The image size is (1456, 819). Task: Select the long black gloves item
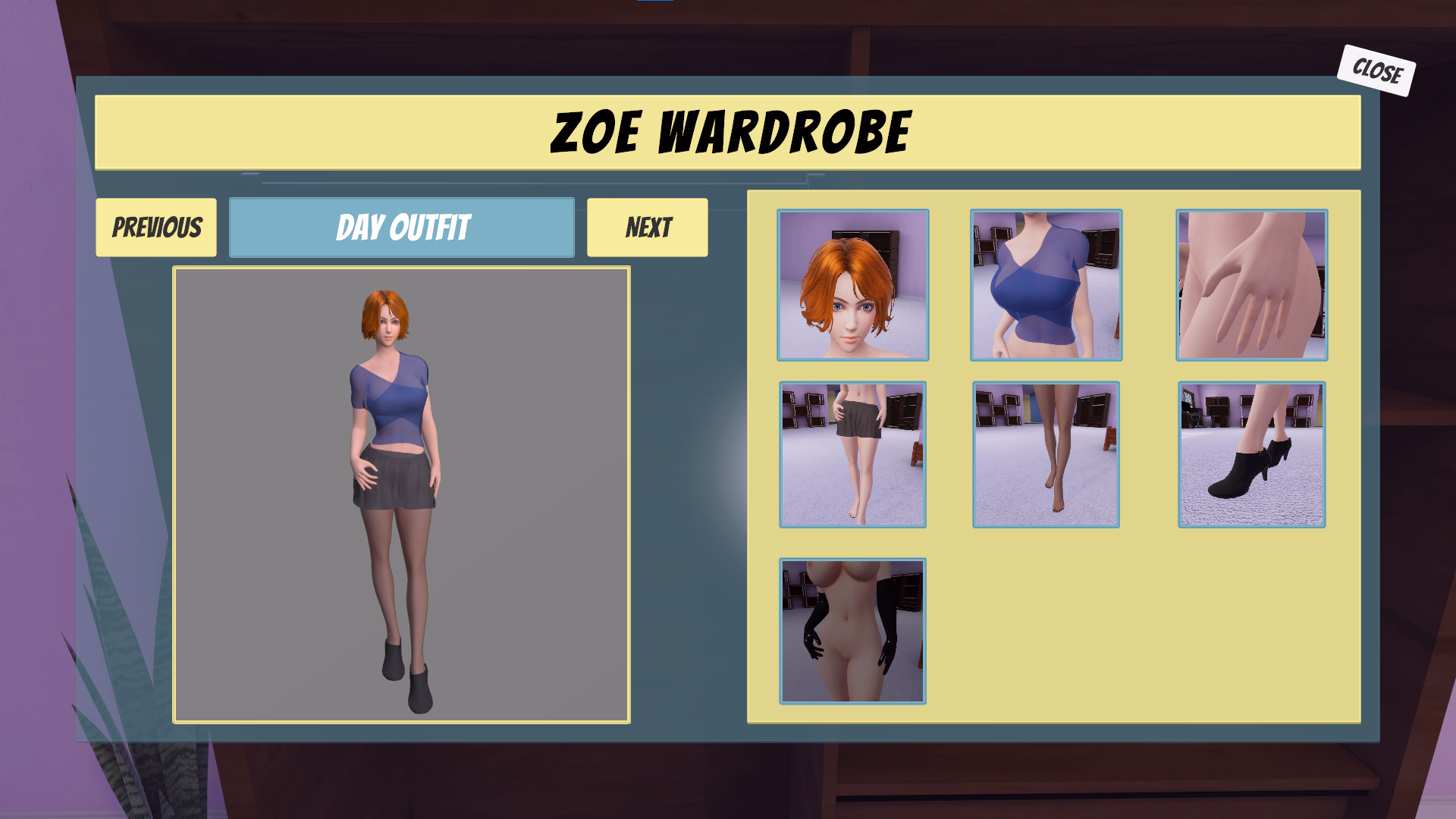(852, 632)
